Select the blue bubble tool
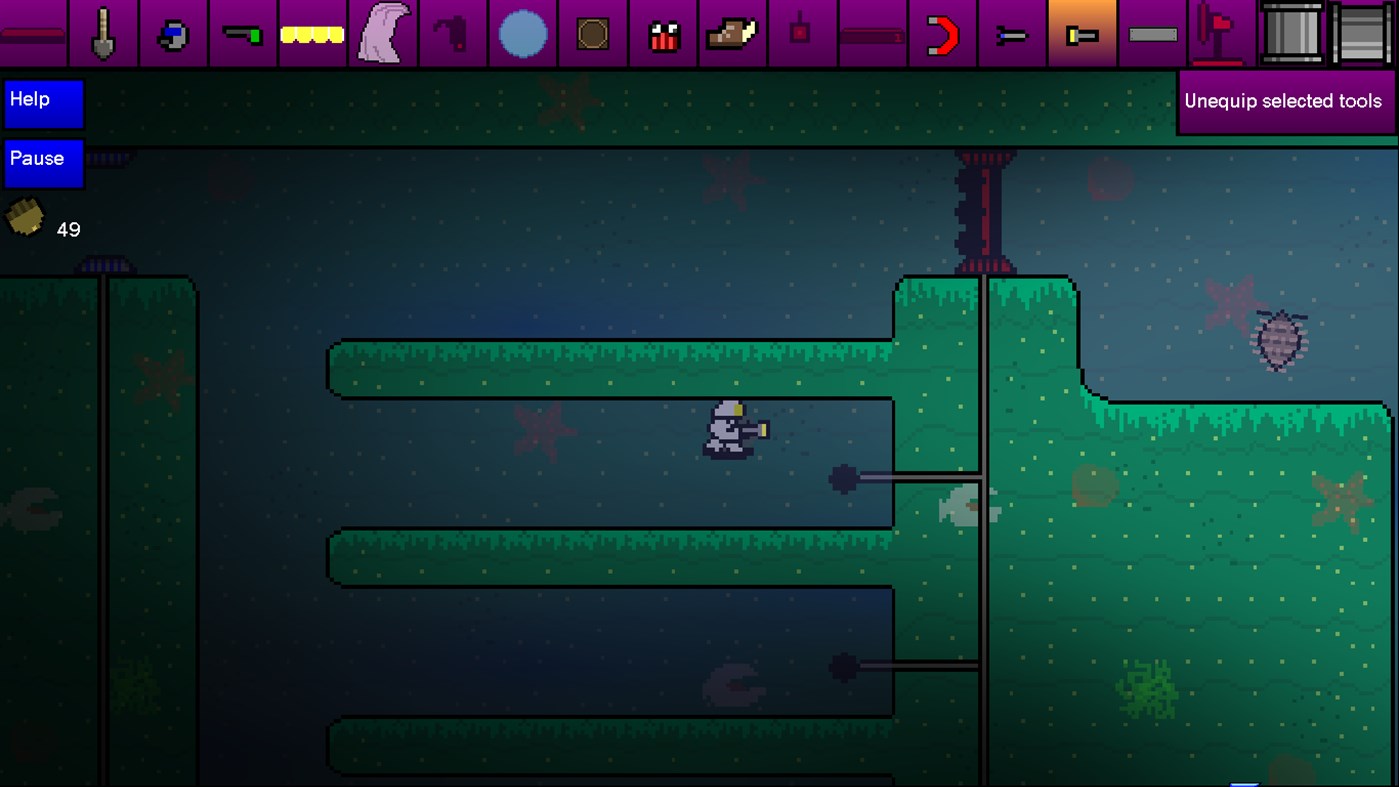 (523, 32)
